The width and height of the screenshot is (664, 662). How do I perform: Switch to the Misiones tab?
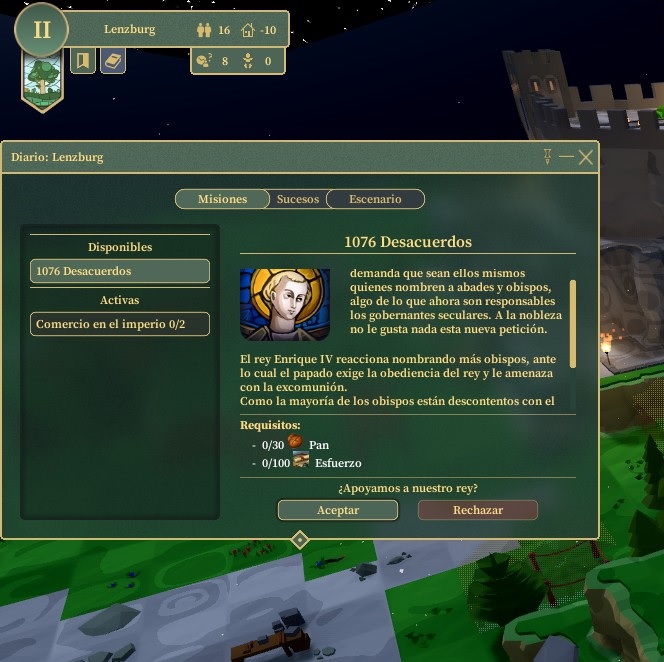222,199
